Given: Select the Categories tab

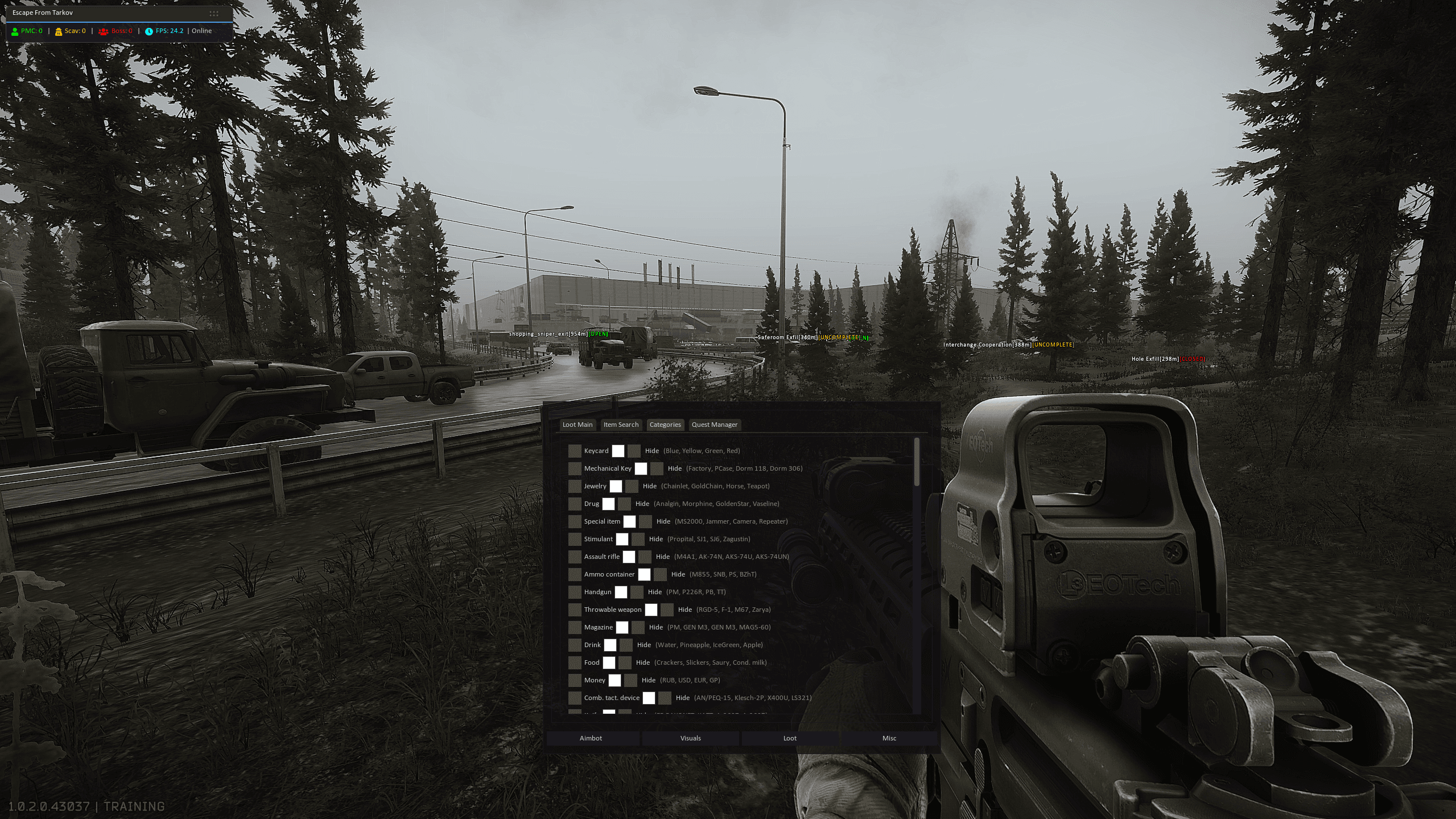Looking at the screenshot, I should [665, 425].
